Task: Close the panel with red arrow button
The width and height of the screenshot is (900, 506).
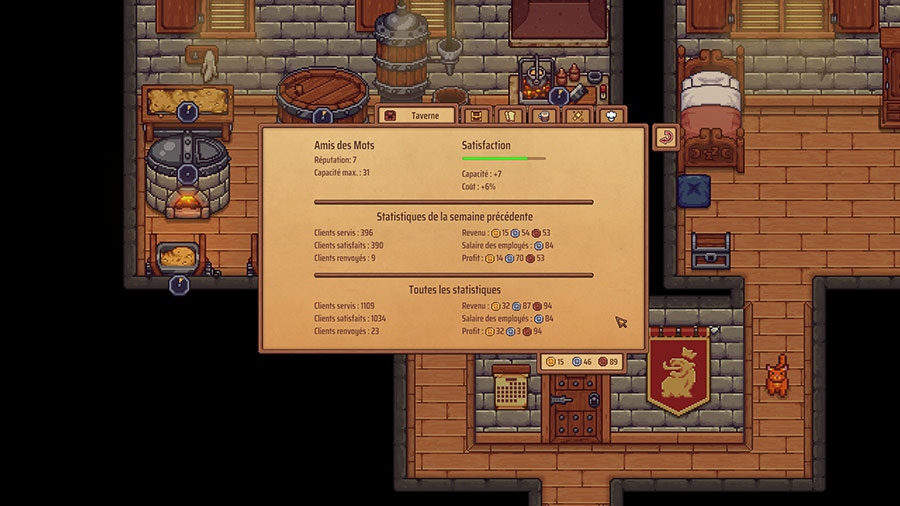Action: [666, 137]
